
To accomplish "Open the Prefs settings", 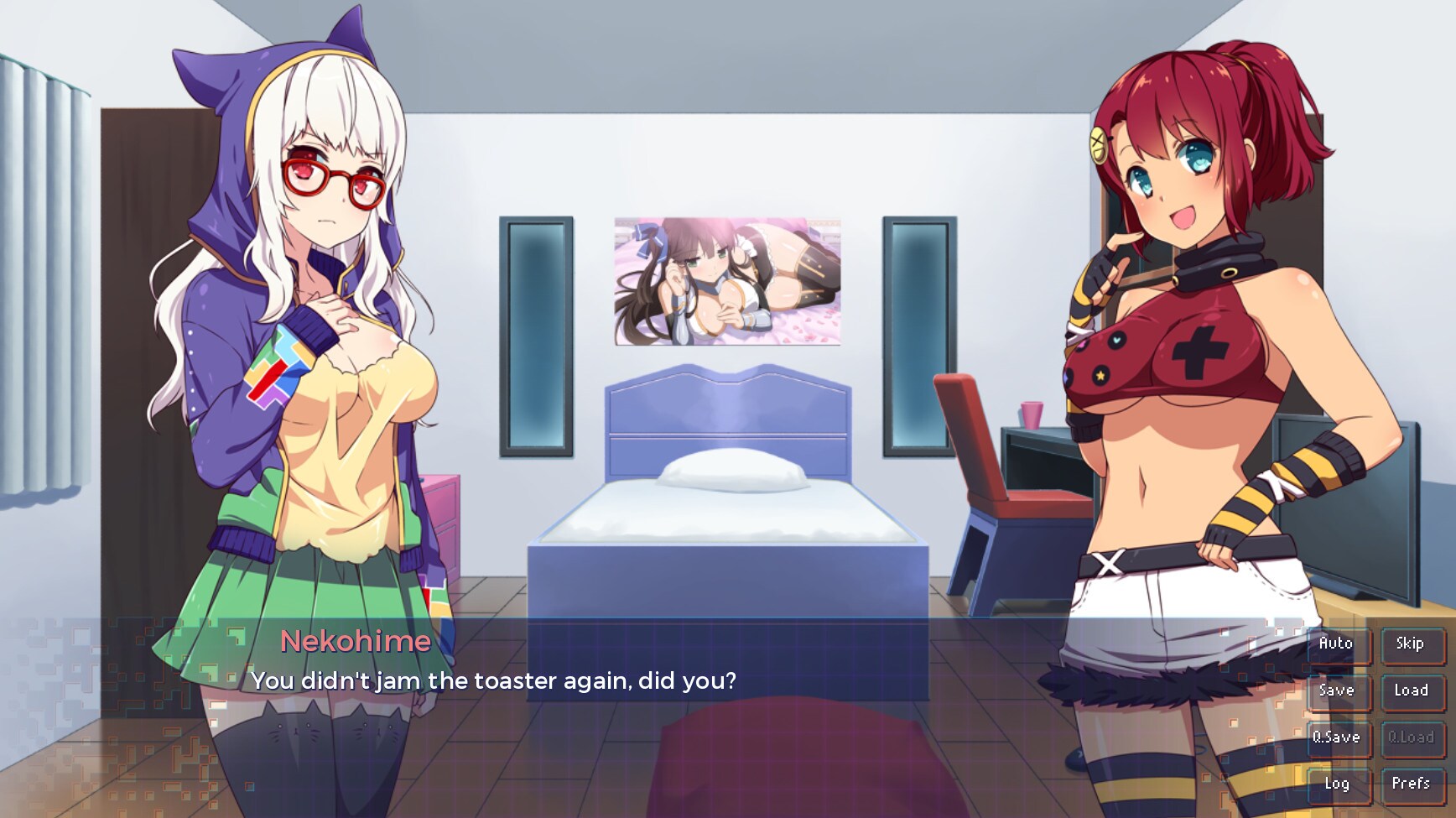I will (x=1411, y=784).
